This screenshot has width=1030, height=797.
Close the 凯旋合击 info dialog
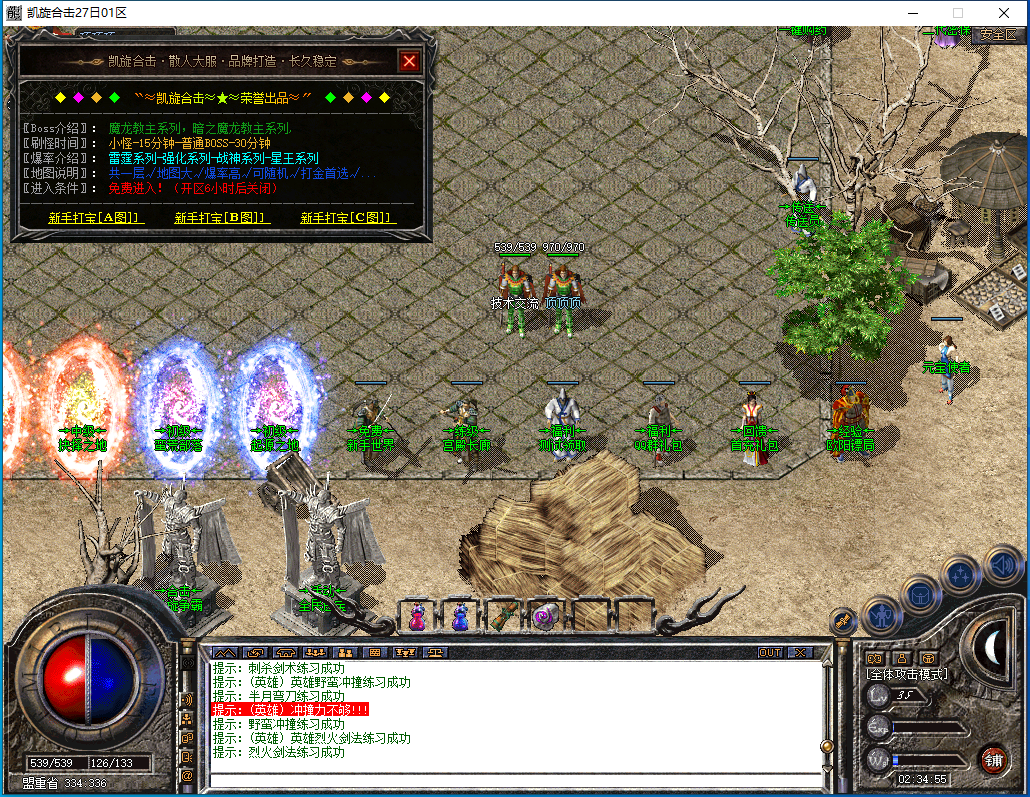[408, 61]
